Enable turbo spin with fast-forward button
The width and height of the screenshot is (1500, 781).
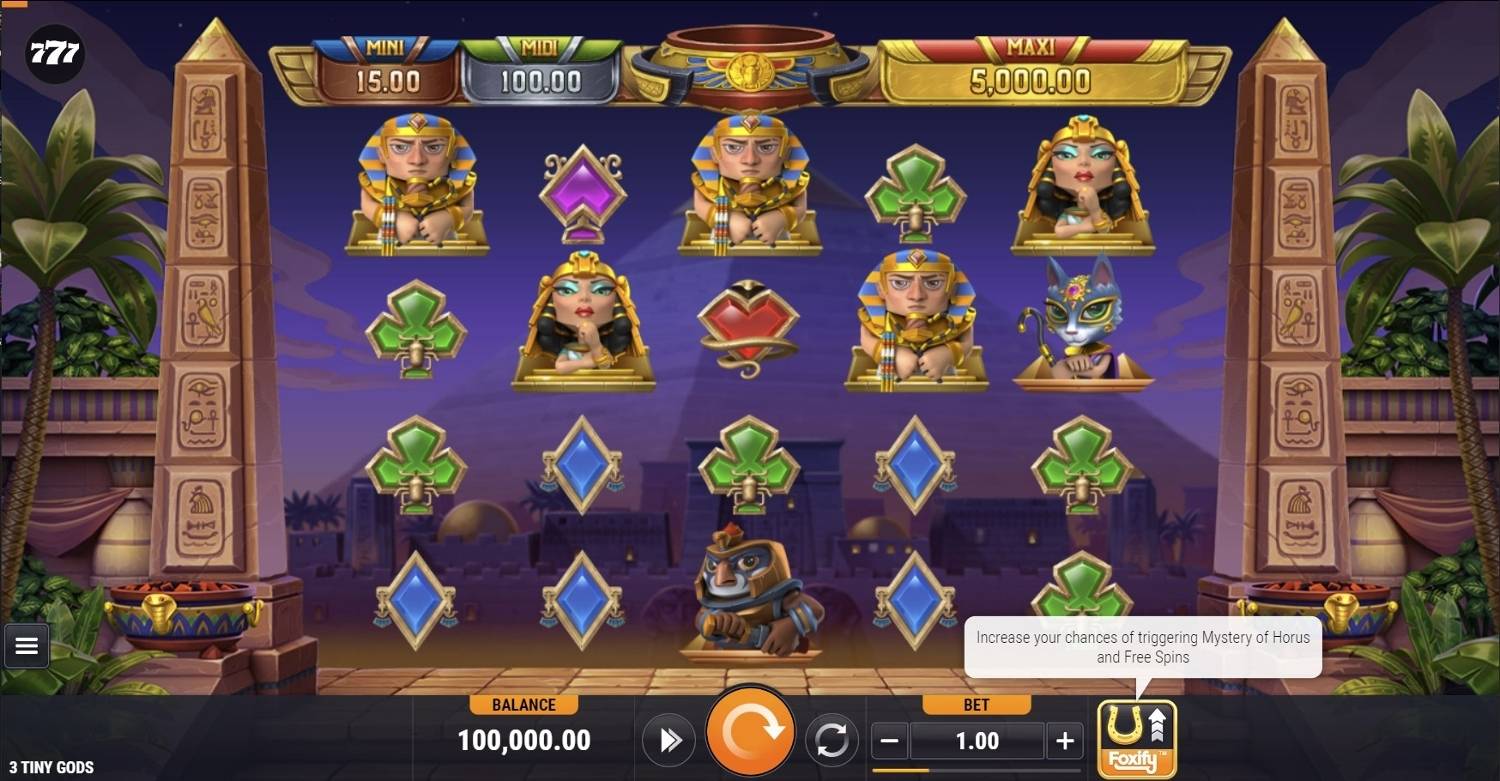(x=669, y=740)
